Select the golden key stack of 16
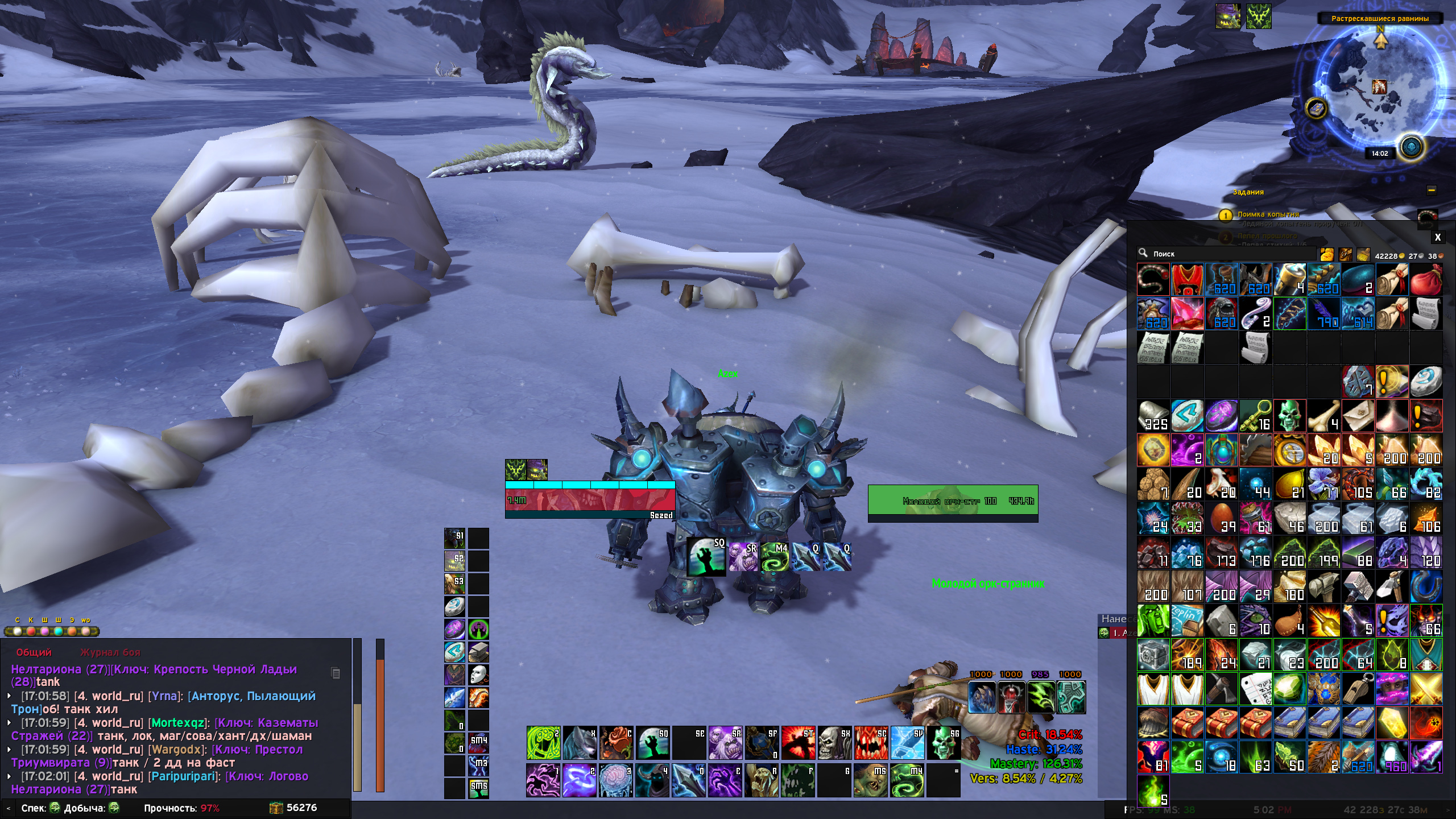 [1255, 416]
